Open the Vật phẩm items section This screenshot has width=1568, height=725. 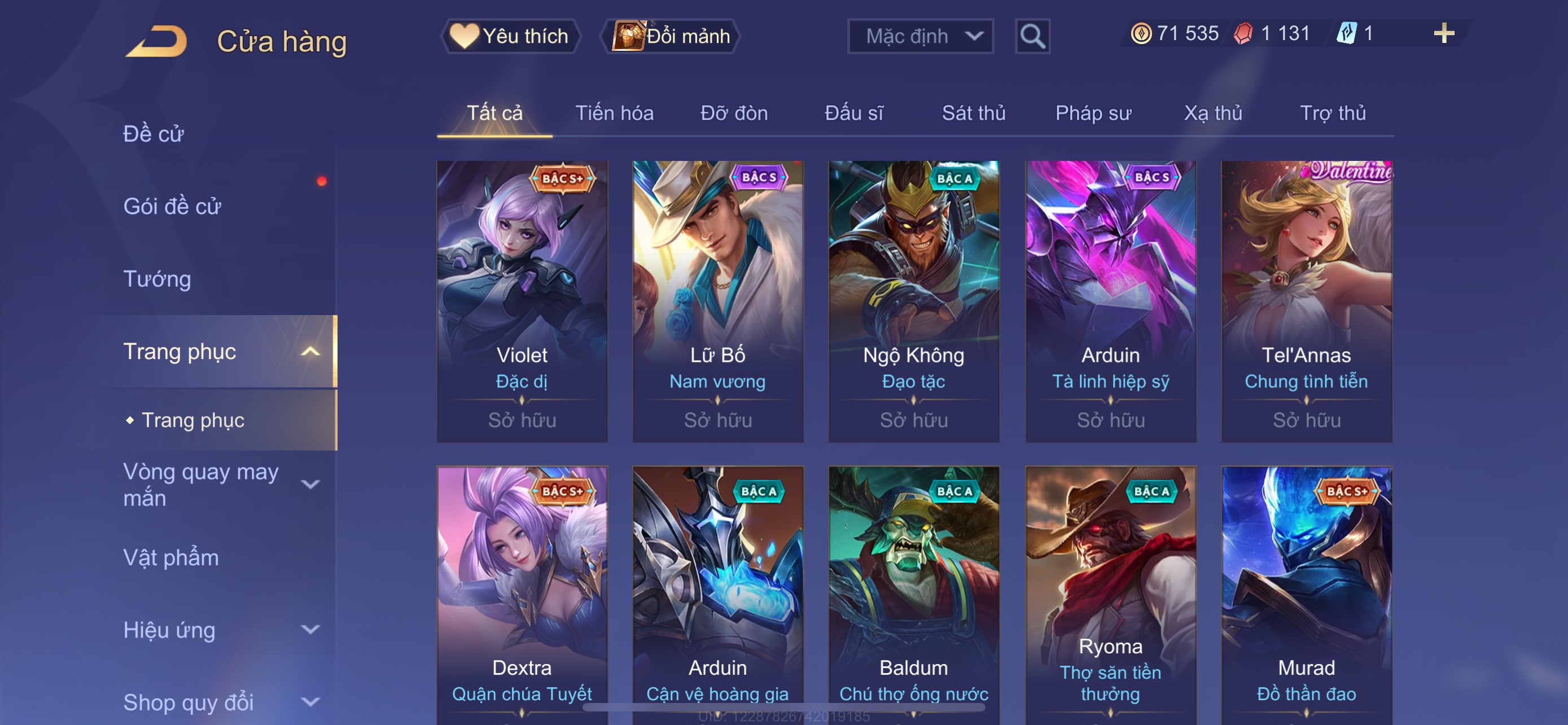tap(171, 558)
